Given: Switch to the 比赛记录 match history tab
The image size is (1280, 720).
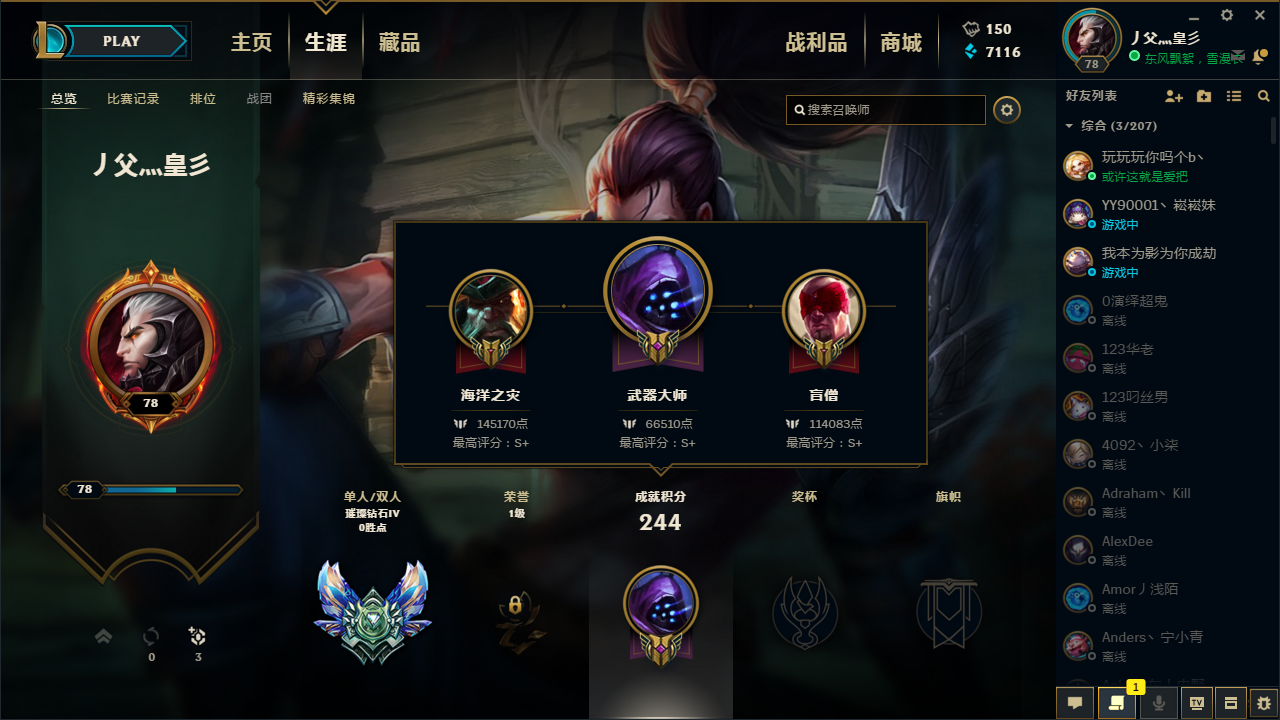Looking at the screenshot, I should point(133,98).
